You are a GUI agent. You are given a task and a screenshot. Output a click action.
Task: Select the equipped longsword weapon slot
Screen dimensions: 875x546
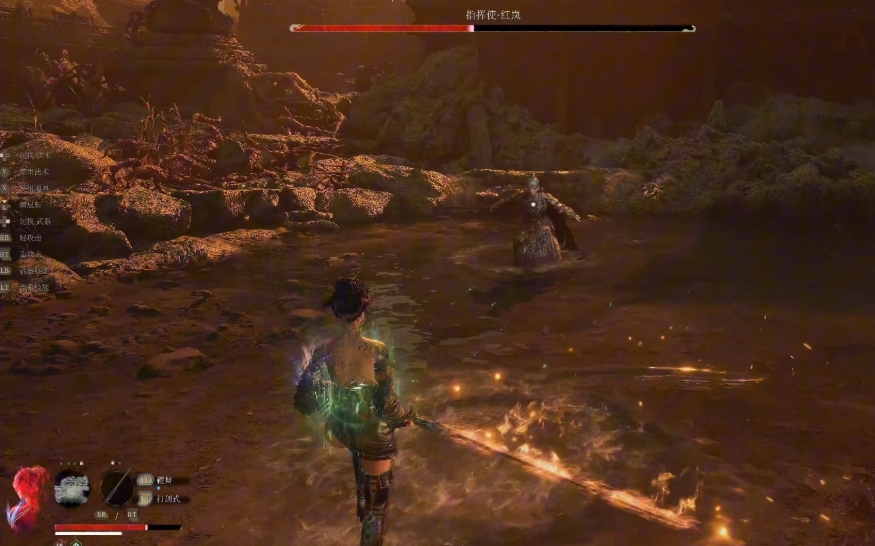116,488
